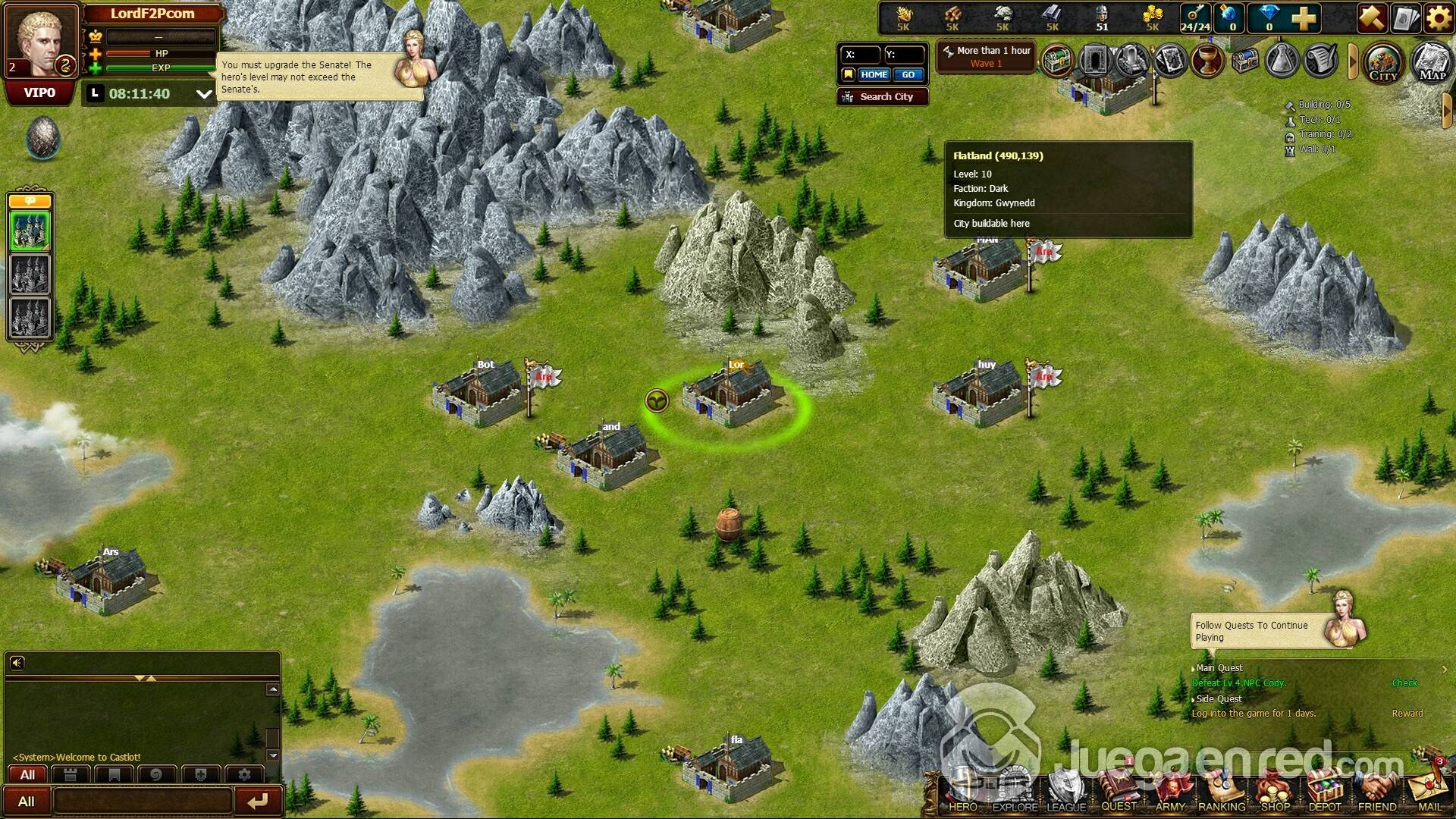This screenshot has width=1456, height=819.
Task: Claim the side quest Reward
Action: point(1407,714)
